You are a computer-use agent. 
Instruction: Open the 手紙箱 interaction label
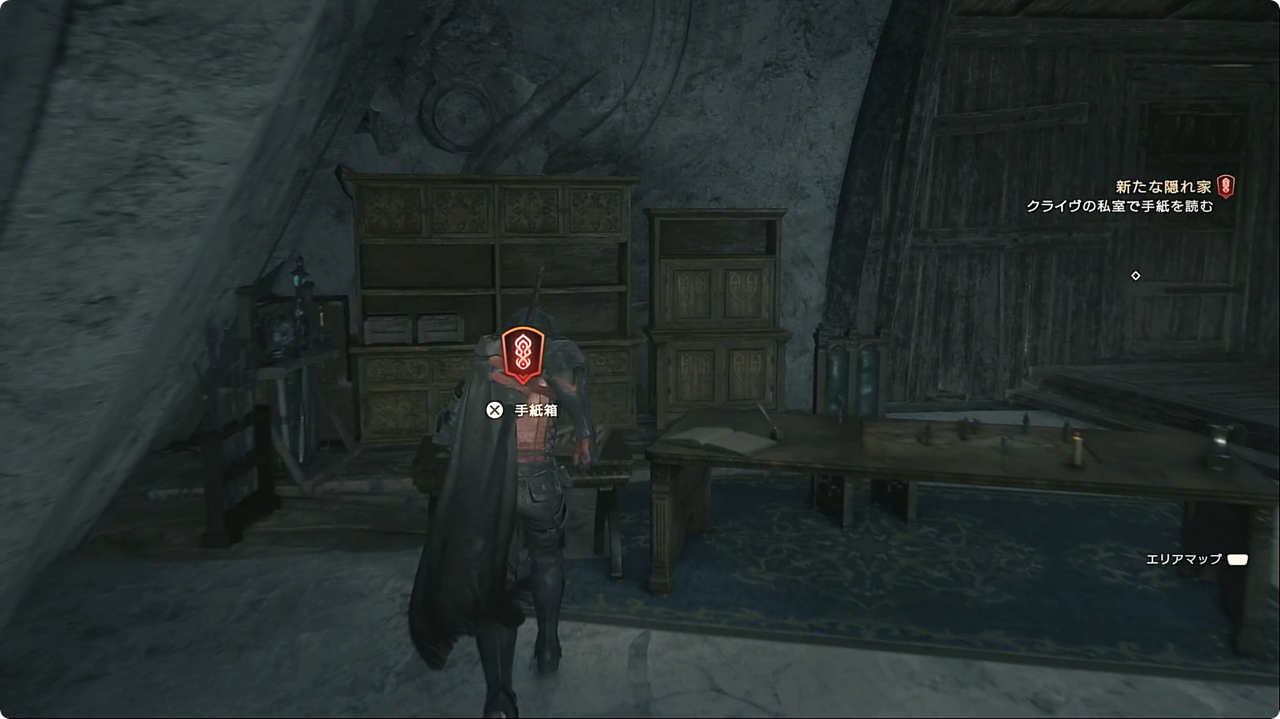pos(535,410)
